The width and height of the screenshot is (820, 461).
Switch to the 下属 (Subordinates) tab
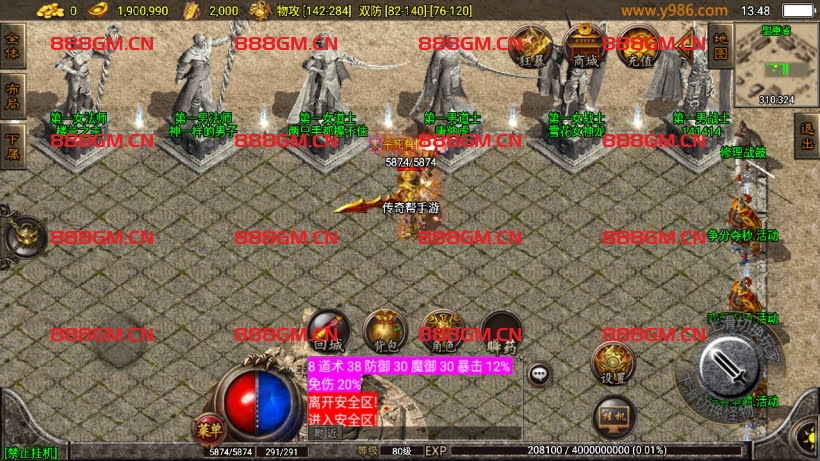[13, 131]
